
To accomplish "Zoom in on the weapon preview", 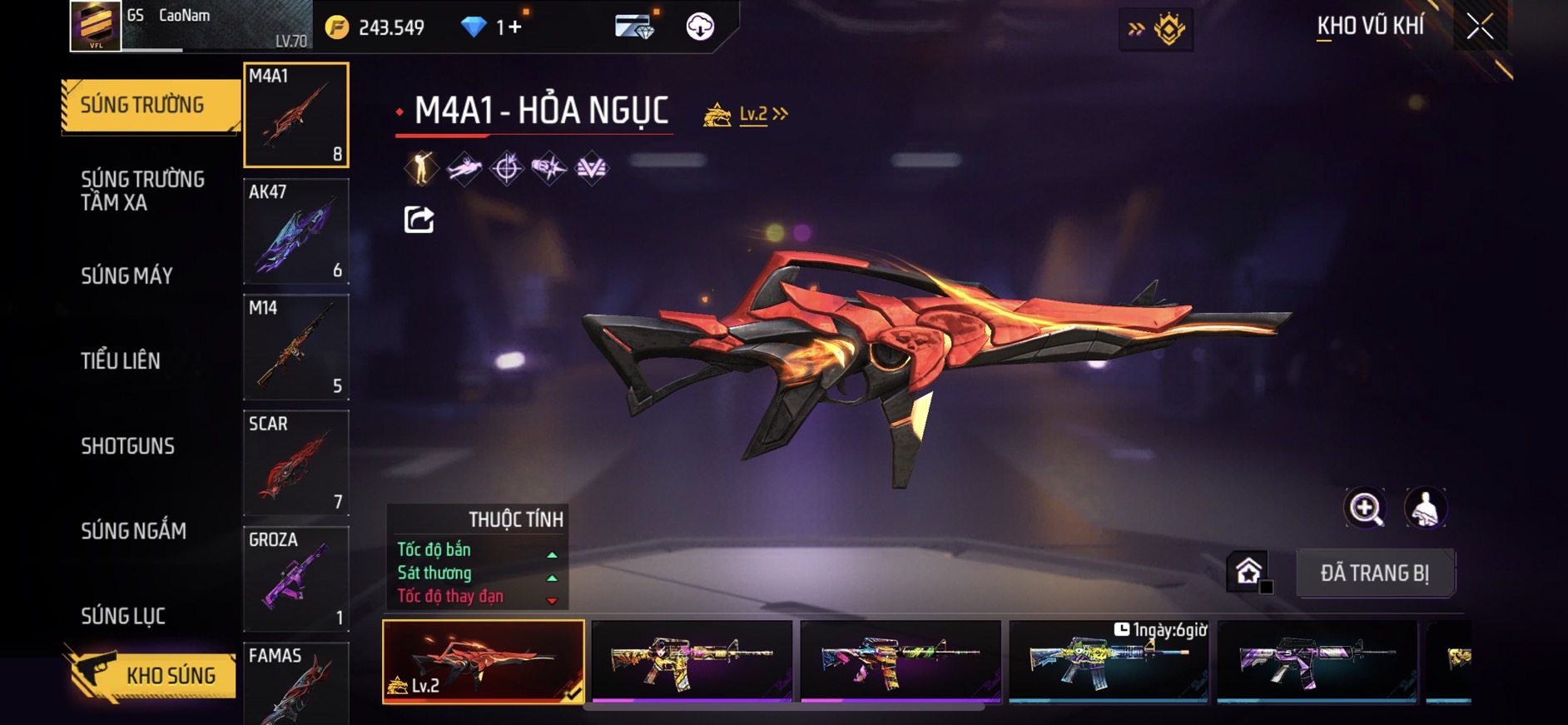I will point(1365,508).
